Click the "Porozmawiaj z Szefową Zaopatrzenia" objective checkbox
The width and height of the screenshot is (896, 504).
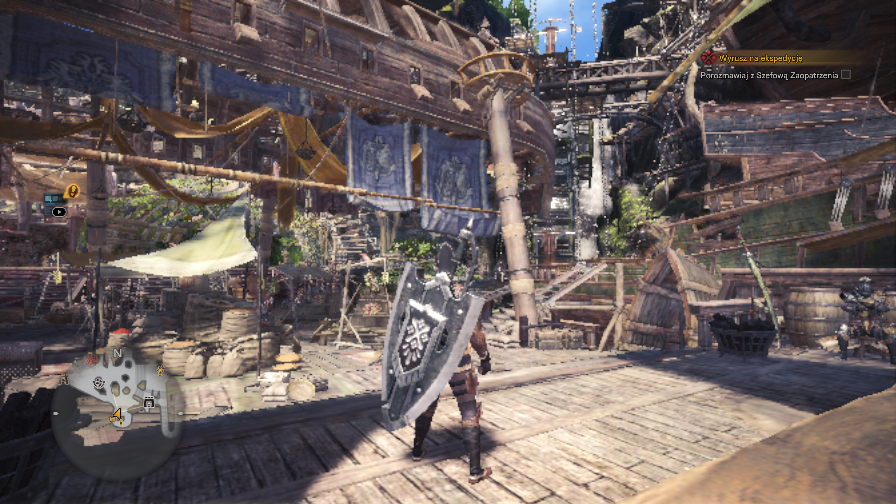[846, 74]
